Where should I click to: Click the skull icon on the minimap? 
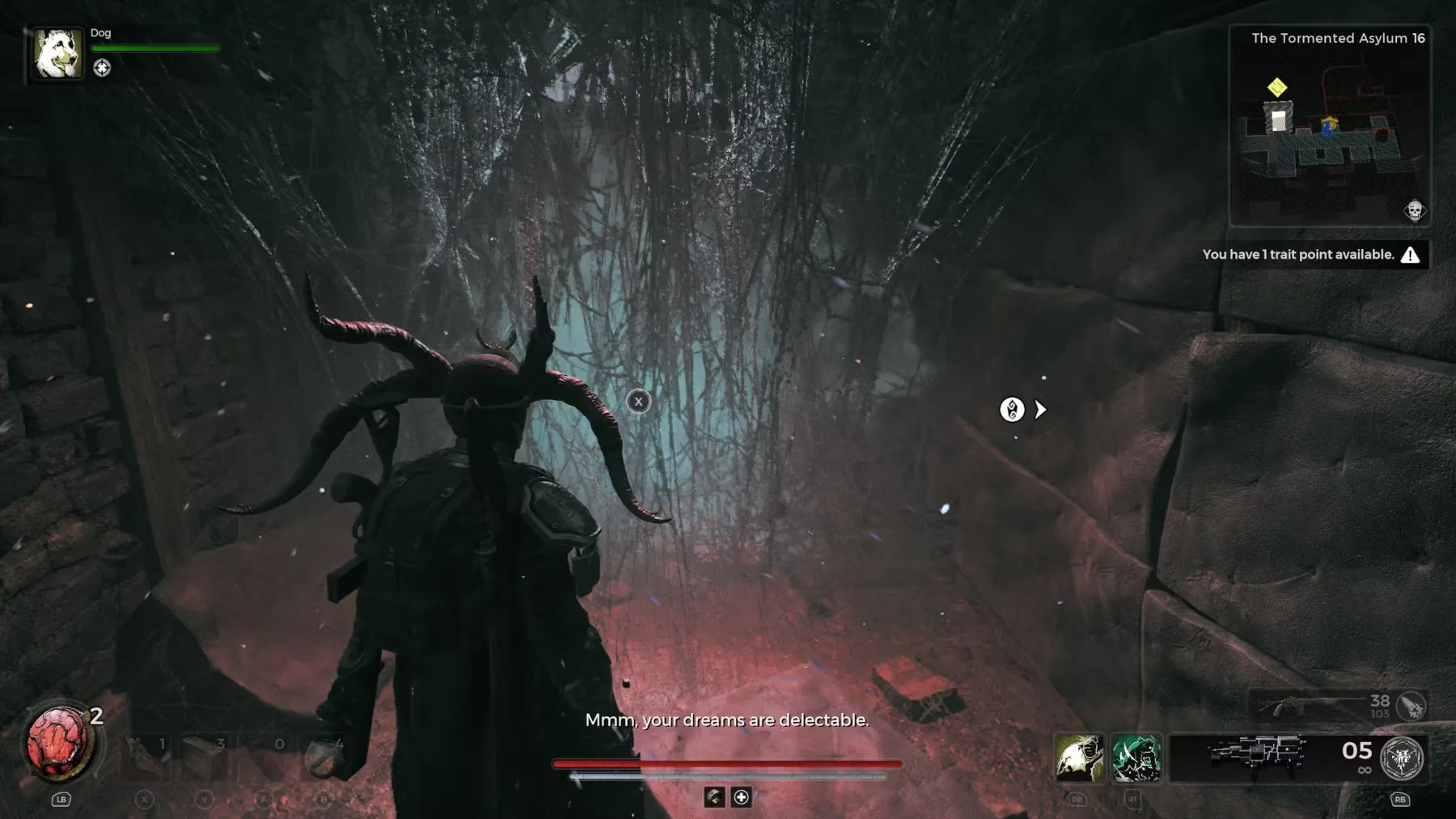pos(1414,211)
